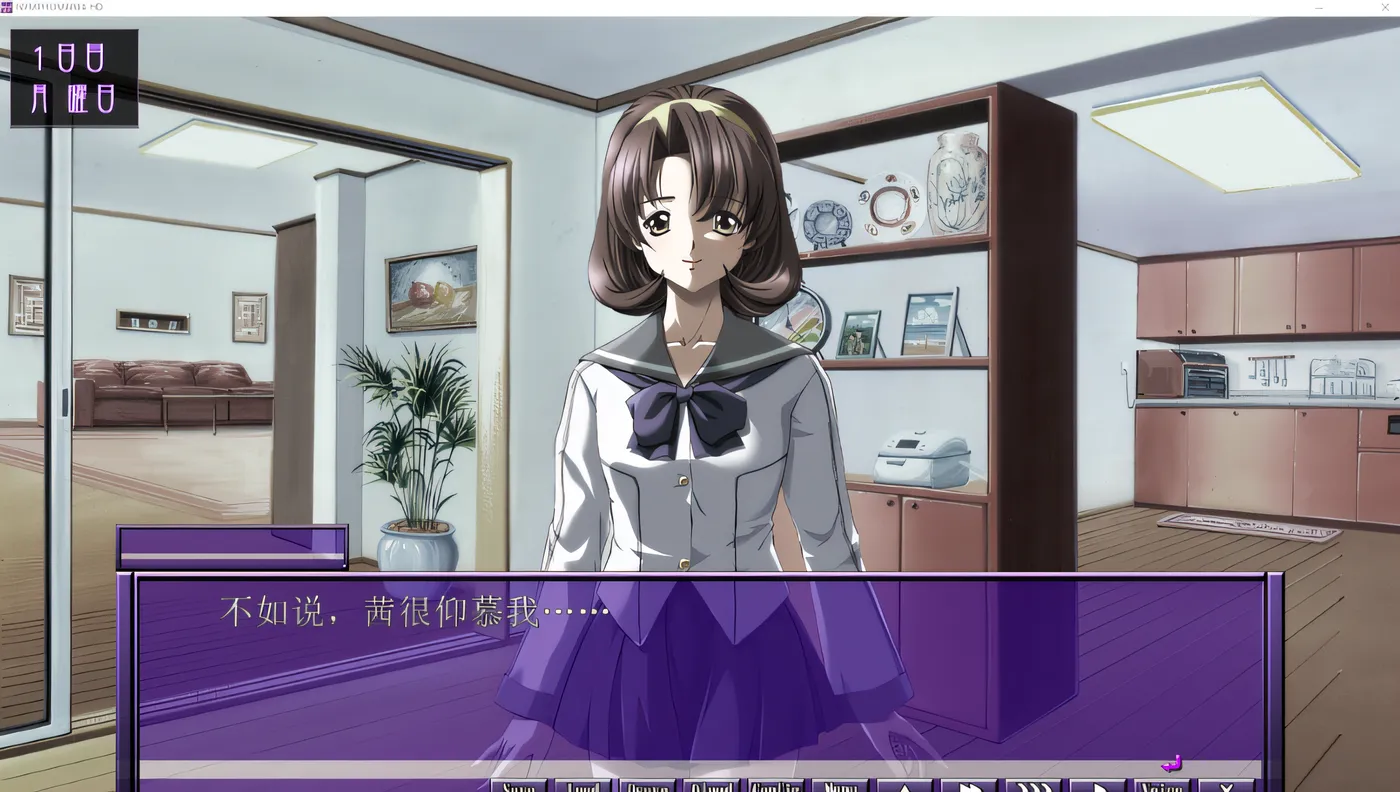This screenshot has height=792, width=1400.
Task: Click Qsave to quick-save the game
Action: (x=650, y=786)
